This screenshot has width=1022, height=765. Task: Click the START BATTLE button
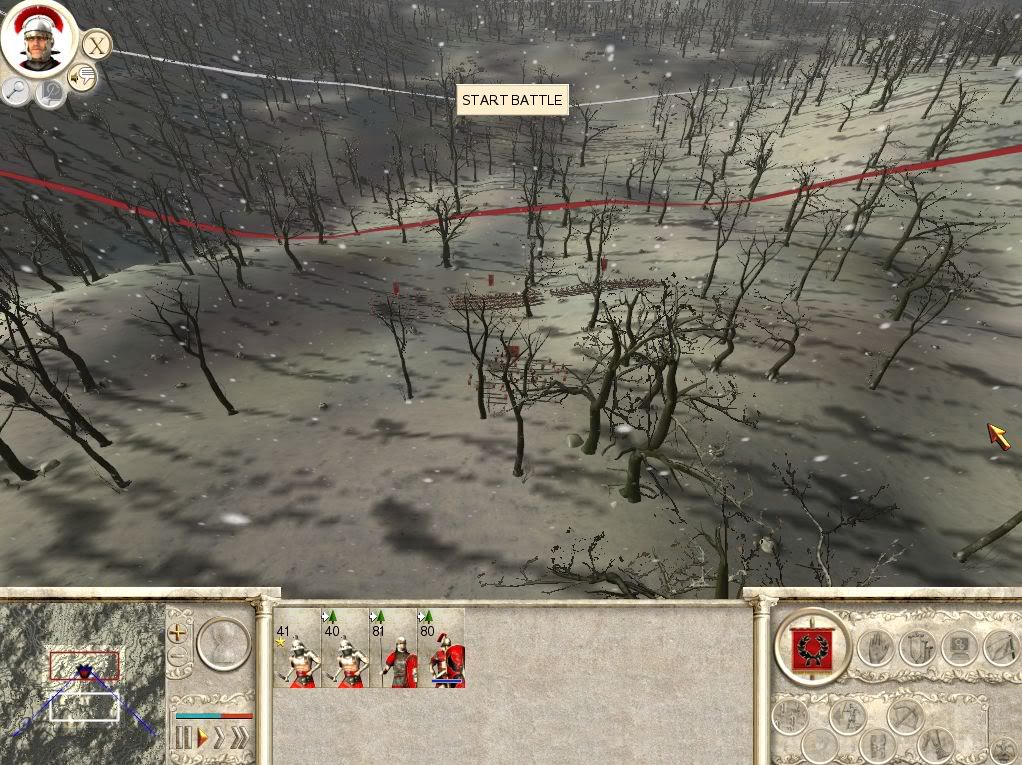[513, 100]
